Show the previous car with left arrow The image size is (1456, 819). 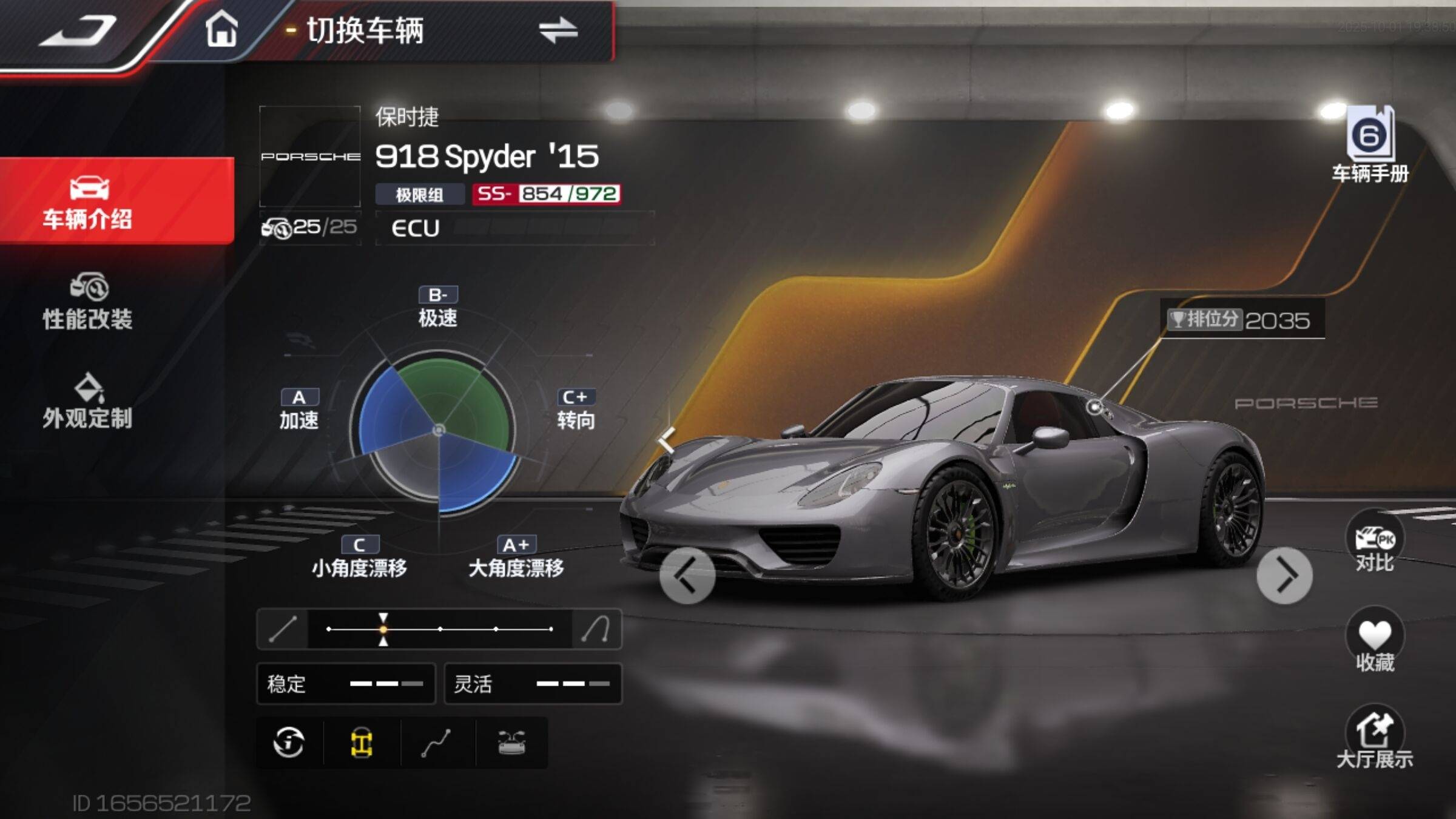687,576
